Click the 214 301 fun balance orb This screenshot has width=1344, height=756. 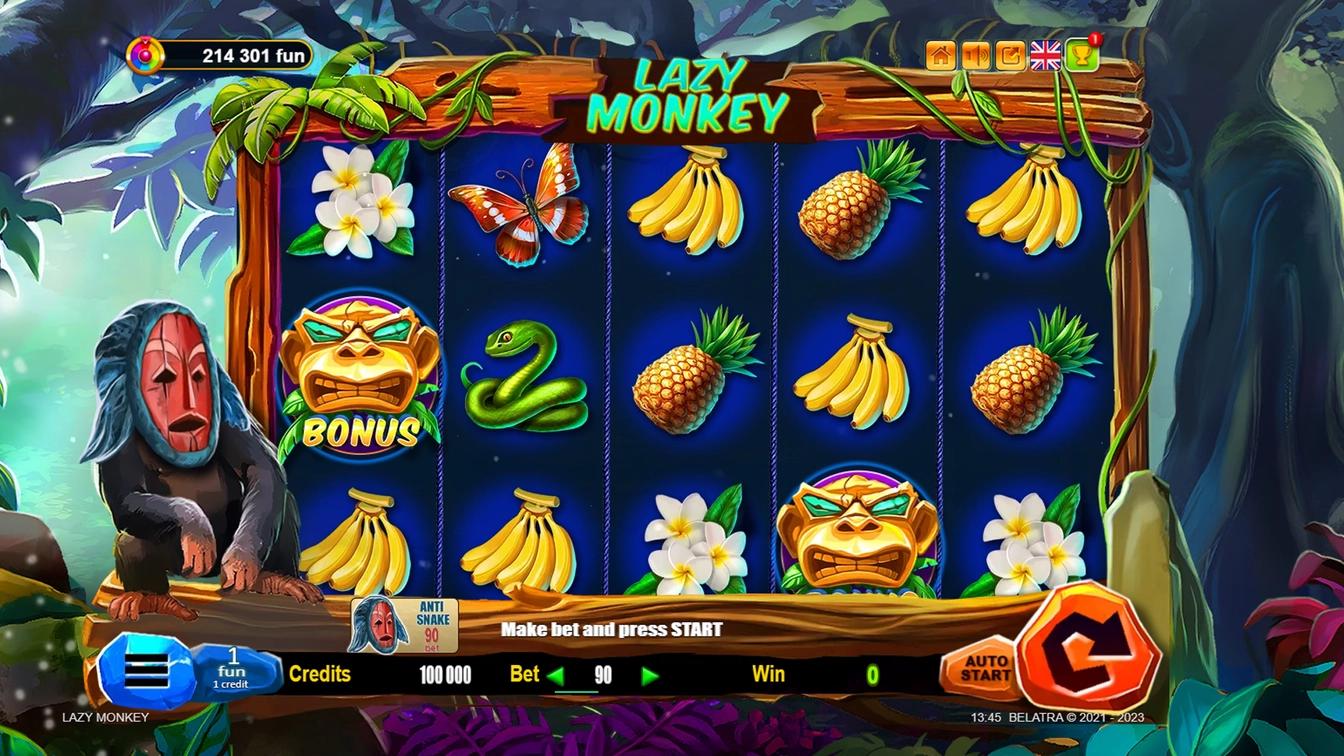145,55
